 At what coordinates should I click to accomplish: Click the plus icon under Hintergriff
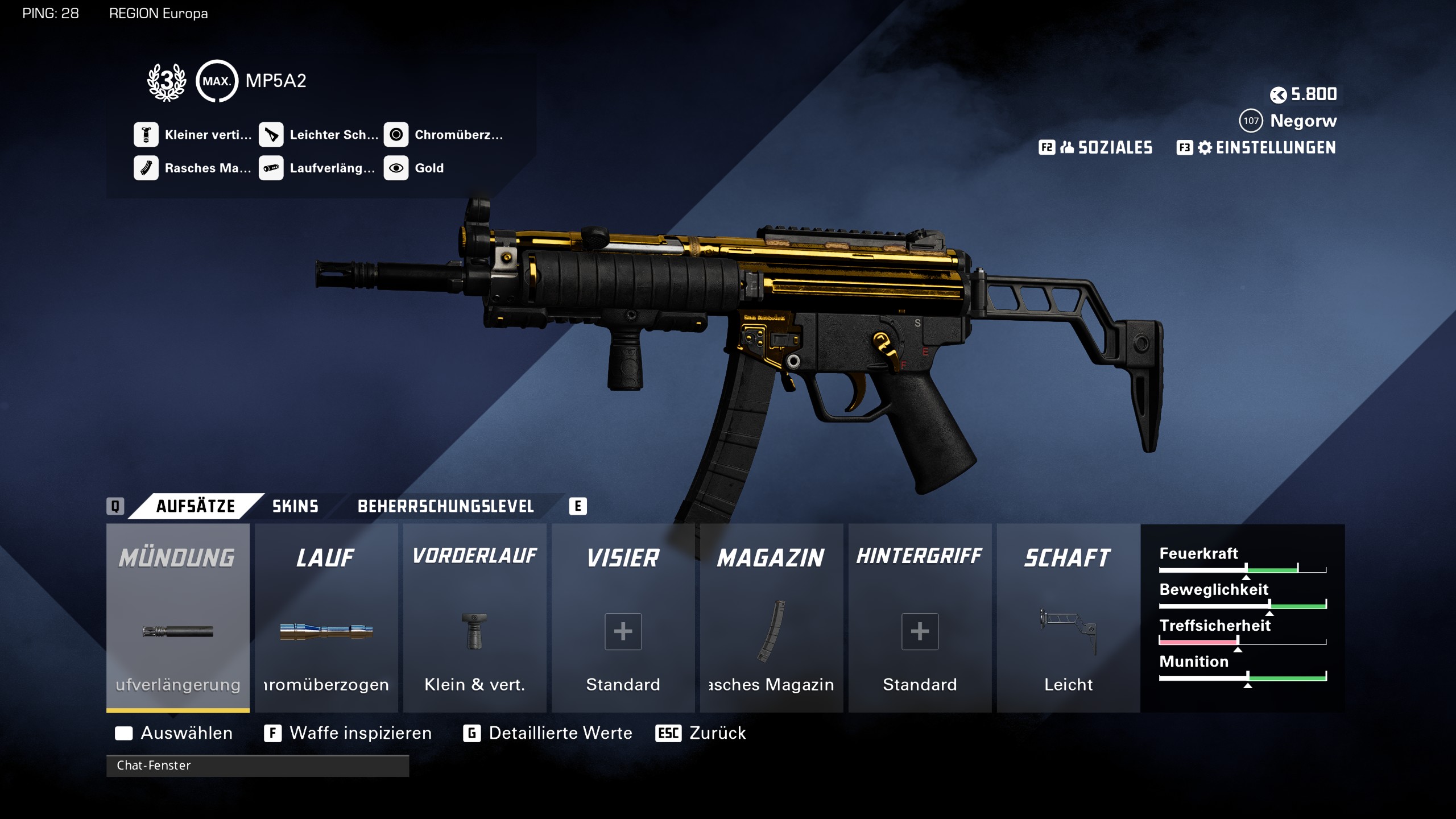point(920,631)
